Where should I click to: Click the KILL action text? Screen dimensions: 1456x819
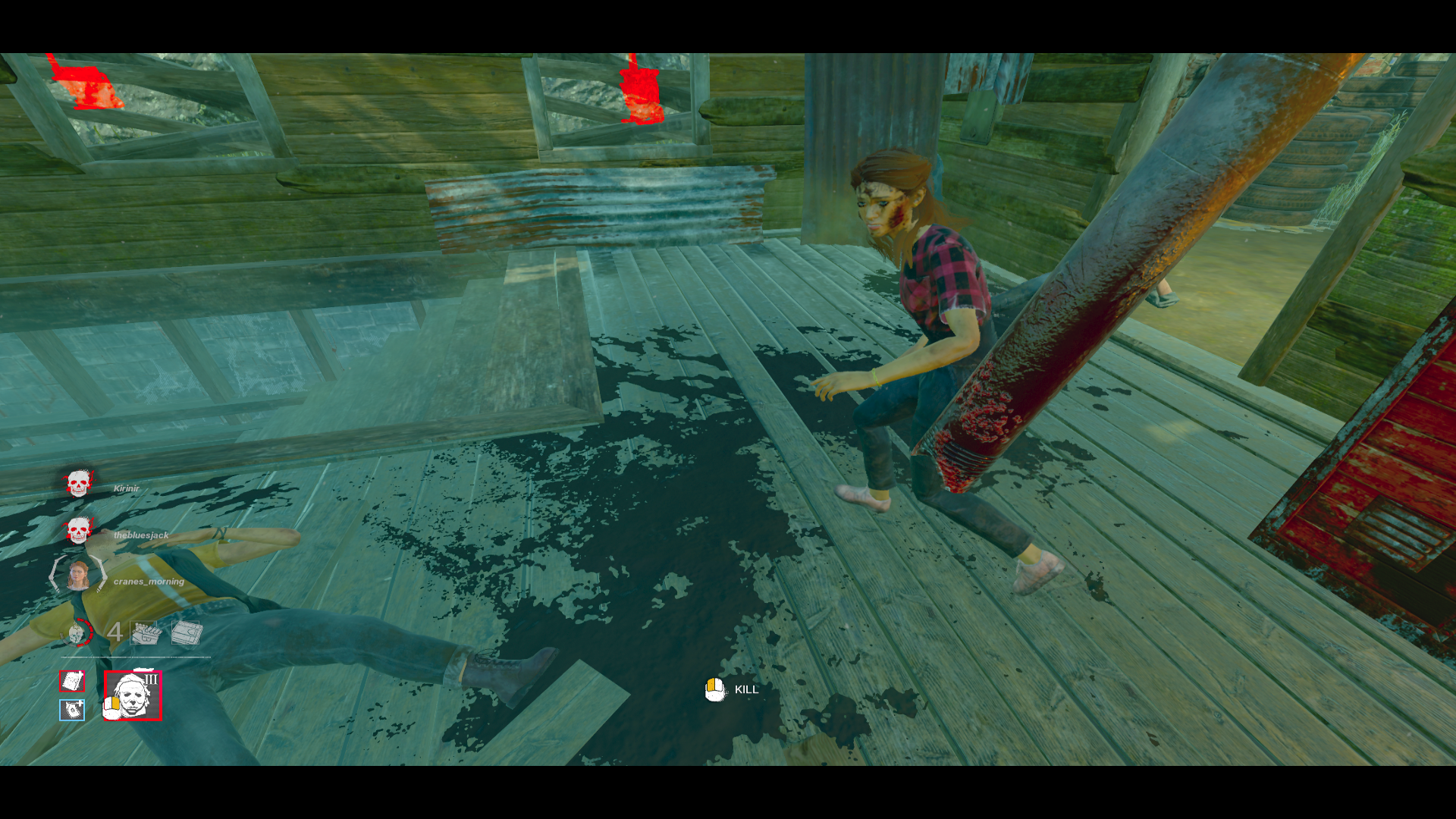tap(746, 691)
